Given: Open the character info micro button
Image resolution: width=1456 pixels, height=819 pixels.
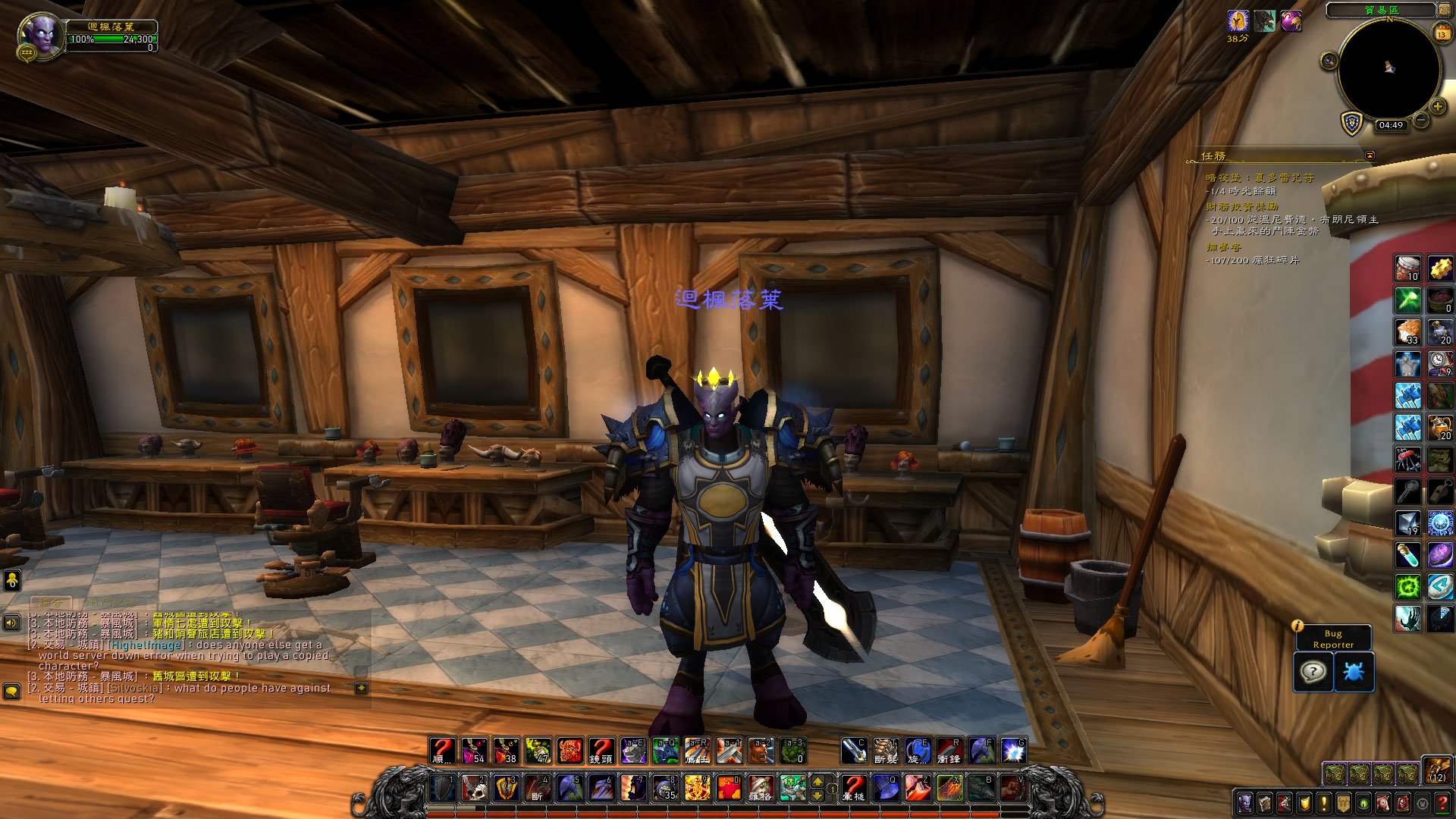Looking at the screenshot, I should (1244, 802).
